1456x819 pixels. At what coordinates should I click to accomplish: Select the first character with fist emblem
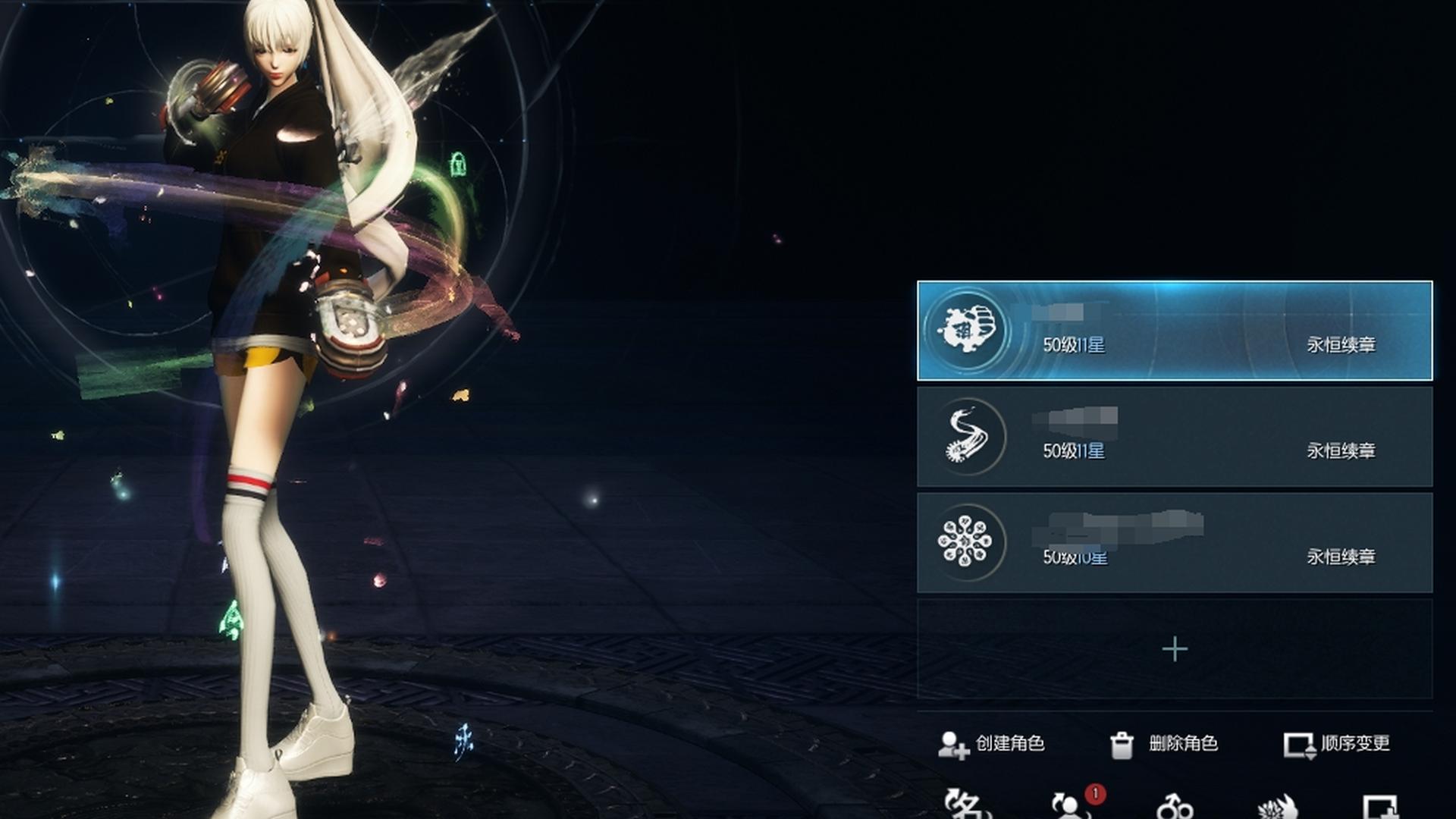click(x=1174, y=331)
